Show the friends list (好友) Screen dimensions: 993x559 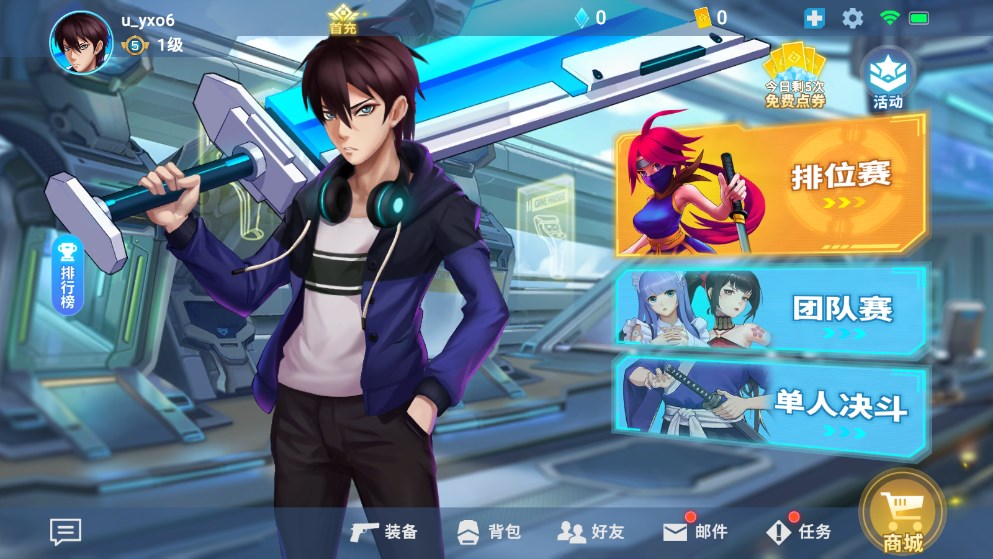590,531
